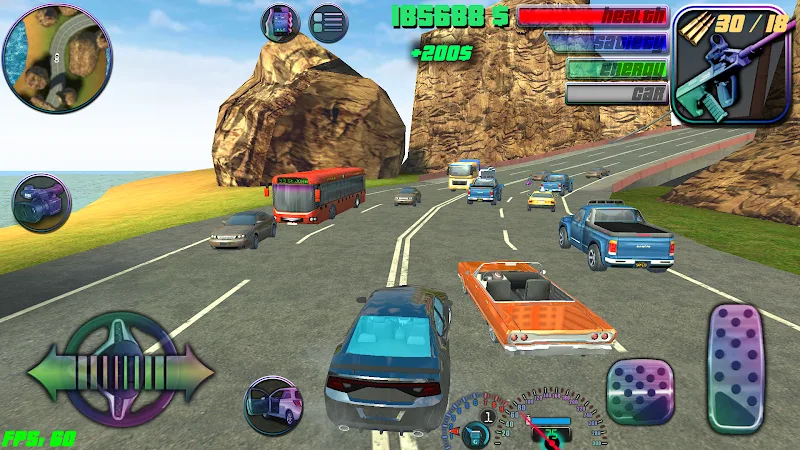
Task: Steer left with the left arrow
Action: point(52,372)
